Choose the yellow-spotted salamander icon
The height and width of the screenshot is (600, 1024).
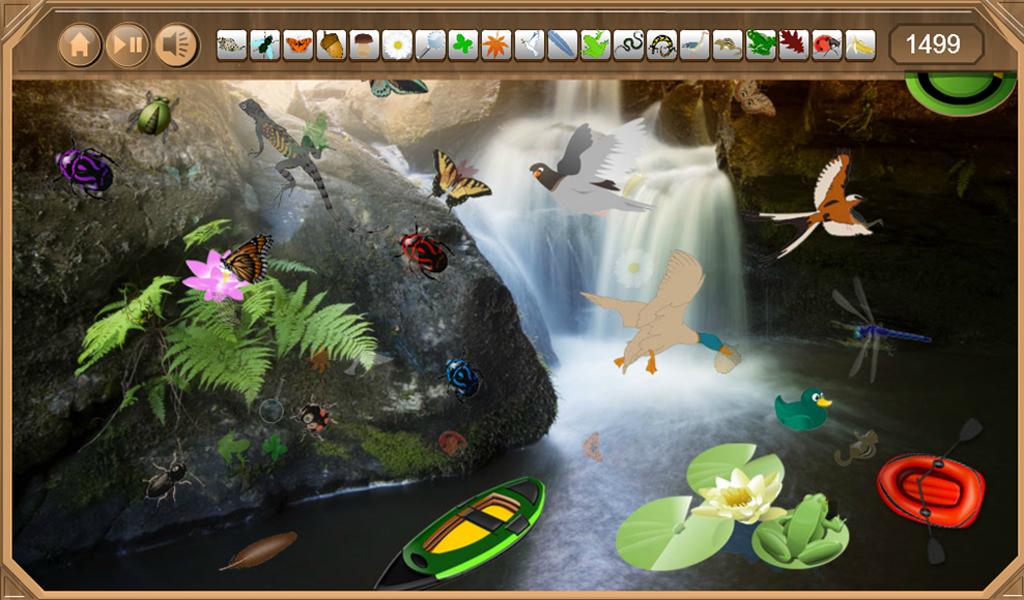662,45
